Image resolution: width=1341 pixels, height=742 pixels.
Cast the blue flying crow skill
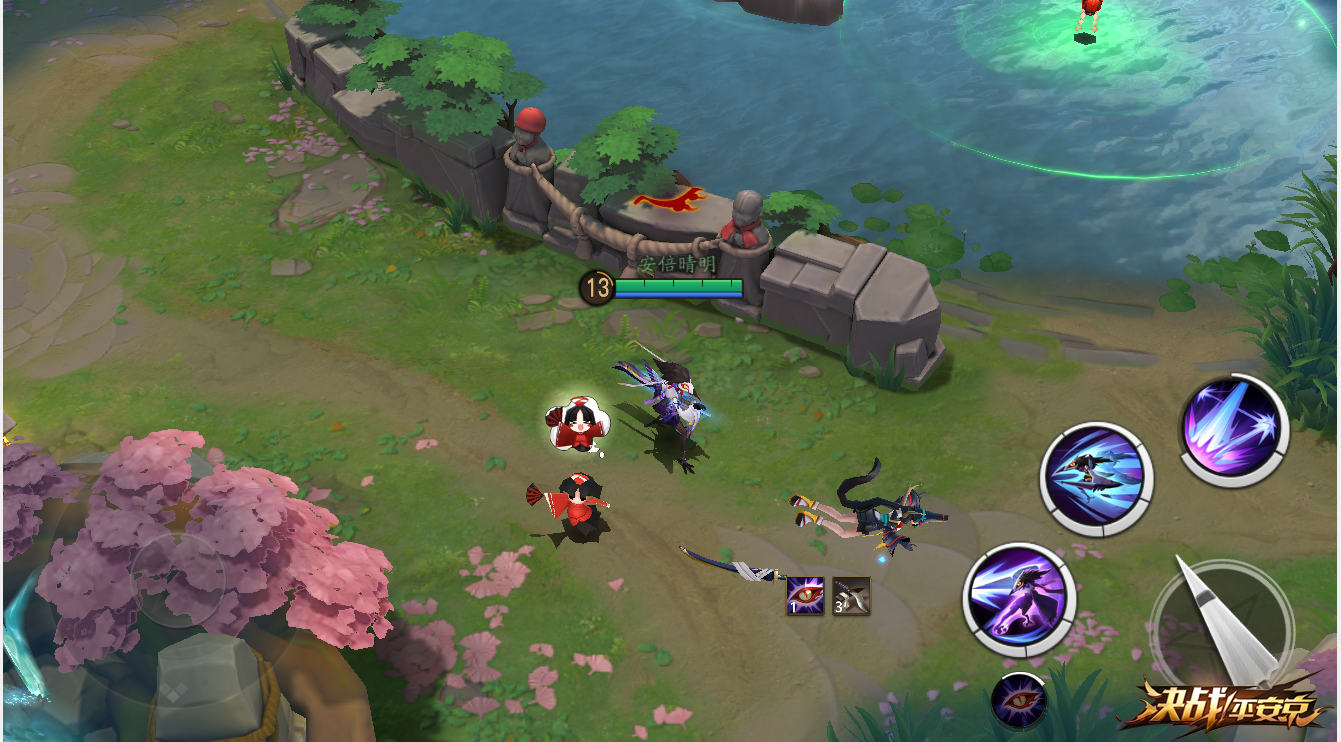pos(1097,478)
